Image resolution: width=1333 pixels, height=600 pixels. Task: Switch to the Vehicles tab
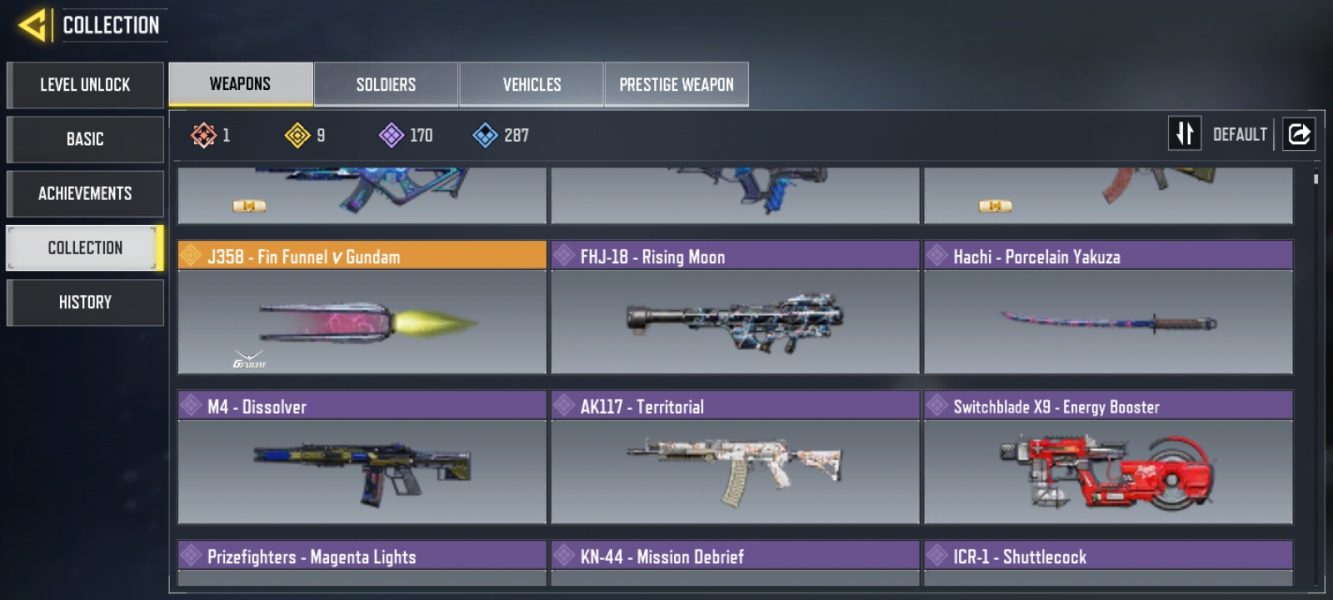(x=531, y=85)
